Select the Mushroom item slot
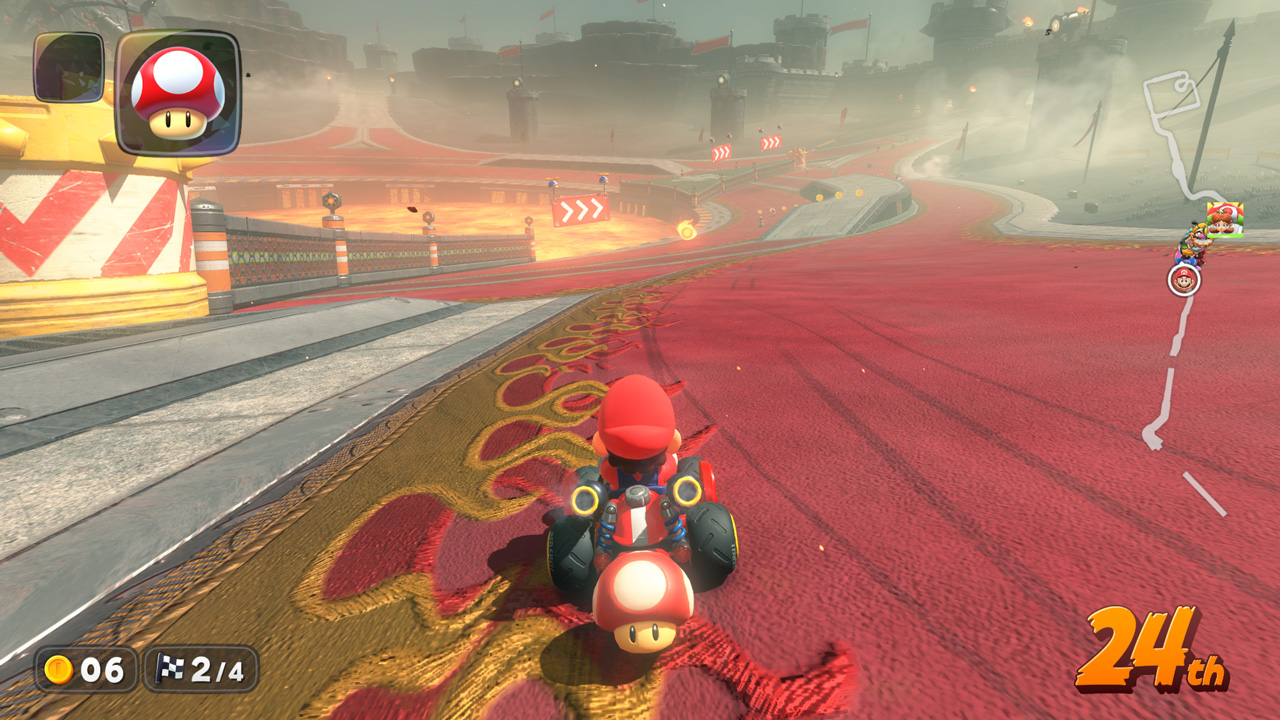 (178, 92)
